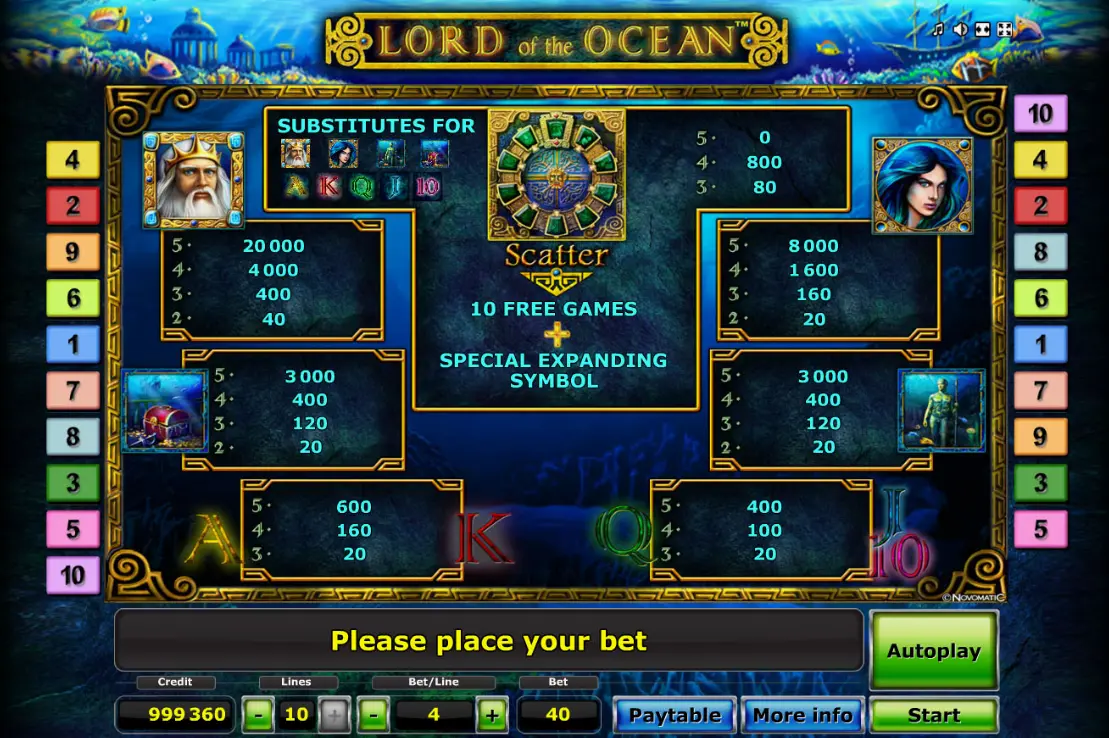Decrease the Bet/Line amount
Viewport: 1109px width, 738px height.
(373, 716)
